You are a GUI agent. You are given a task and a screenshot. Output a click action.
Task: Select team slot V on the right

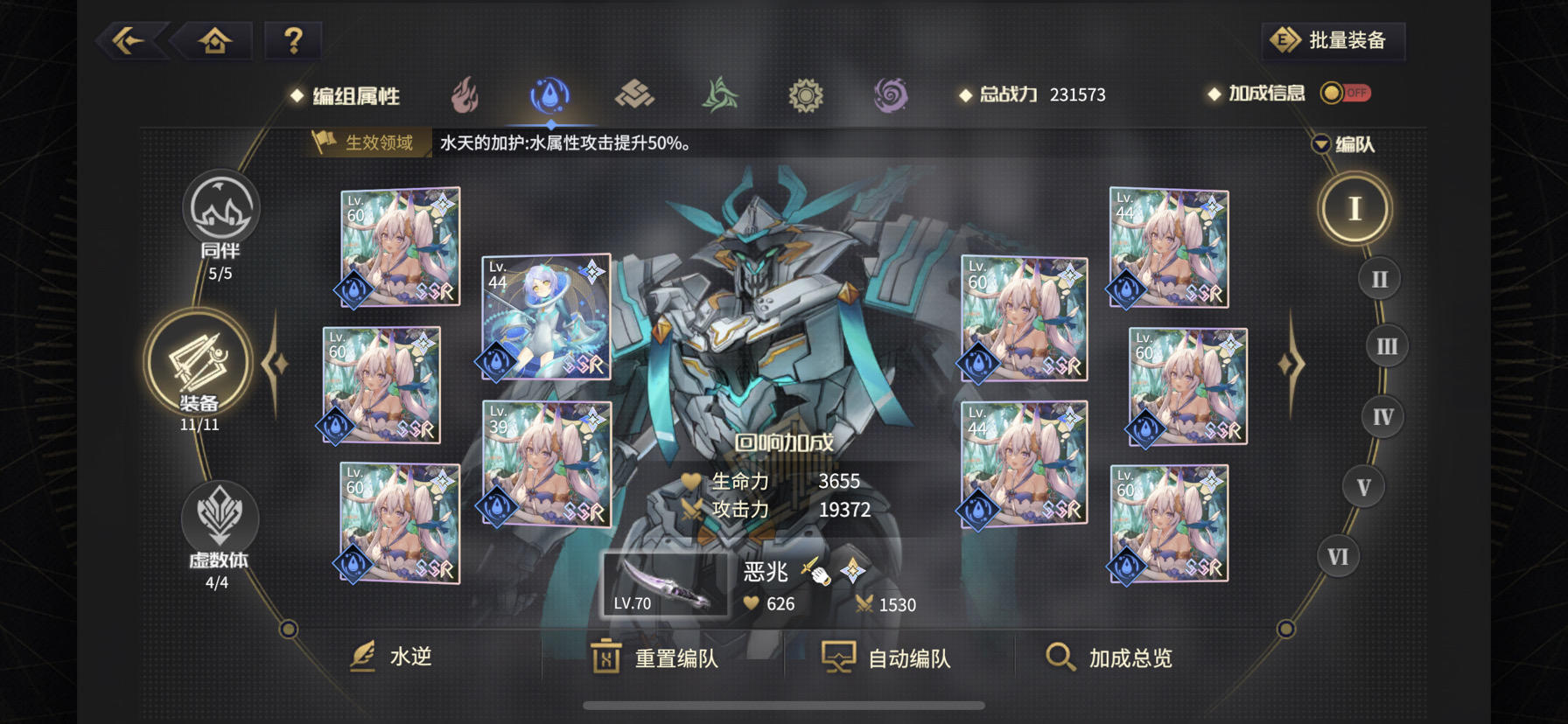coord(1362,486)
